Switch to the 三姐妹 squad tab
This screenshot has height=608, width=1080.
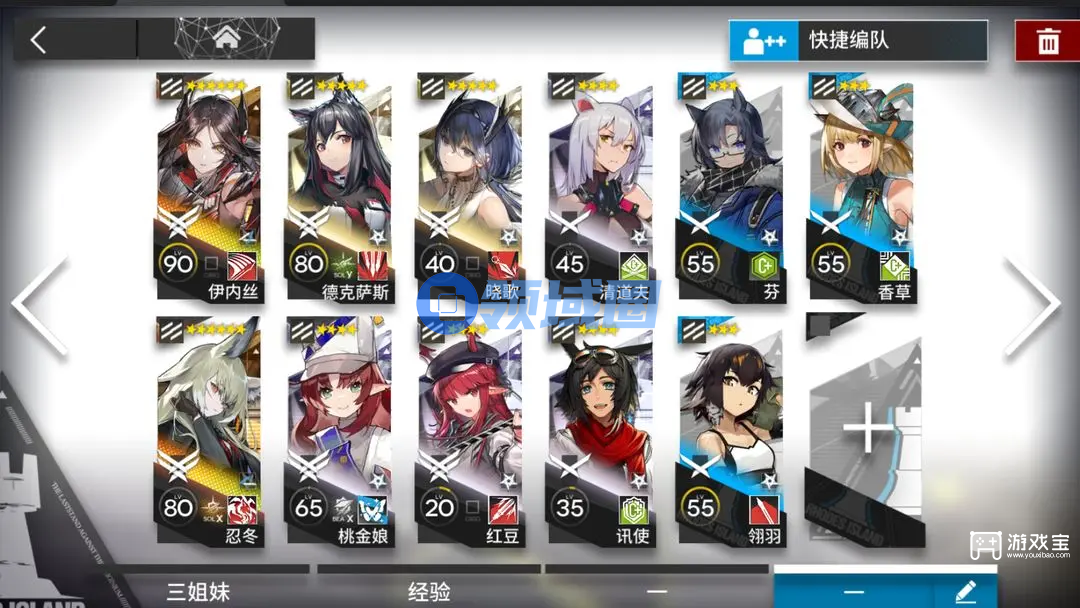198,591
